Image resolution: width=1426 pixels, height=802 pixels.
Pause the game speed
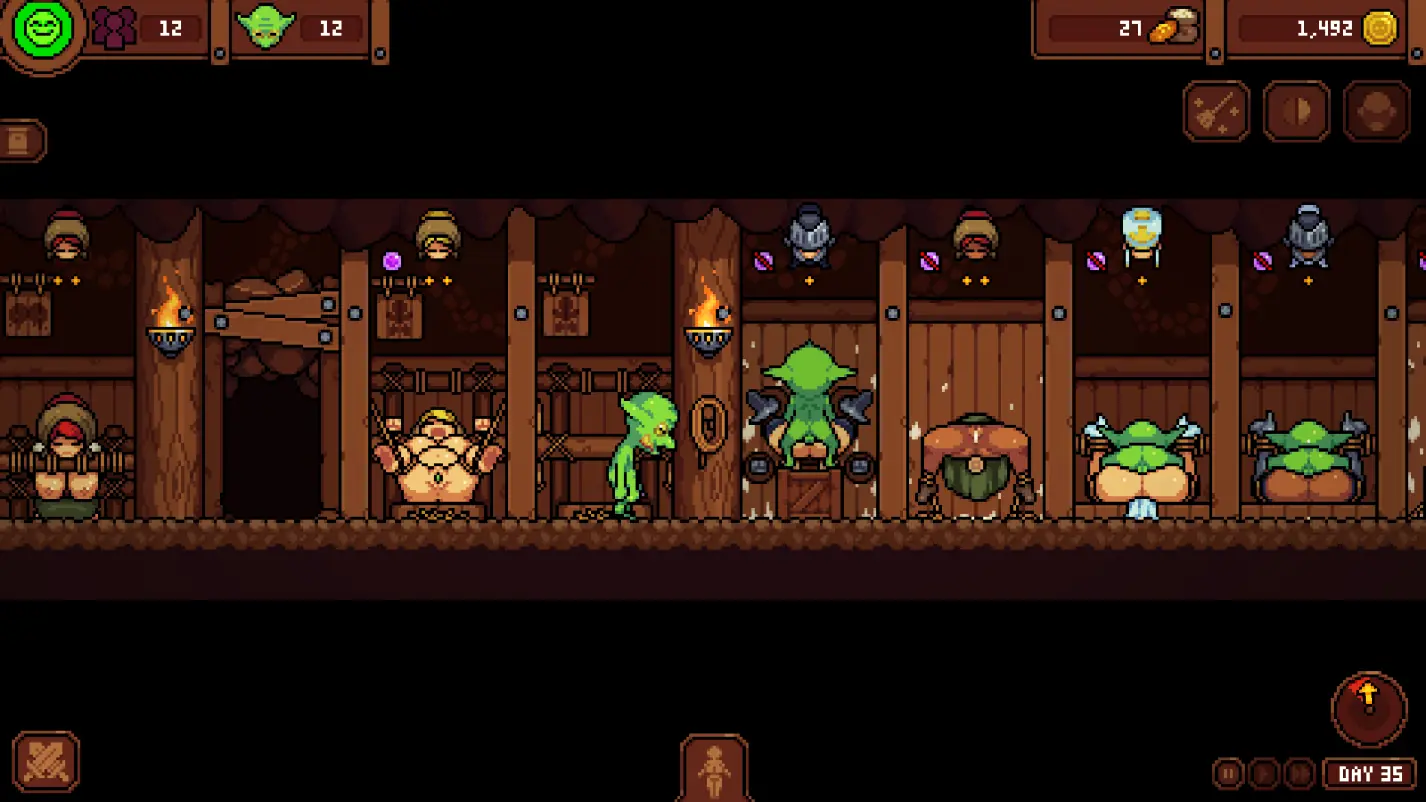[1228, 773]
